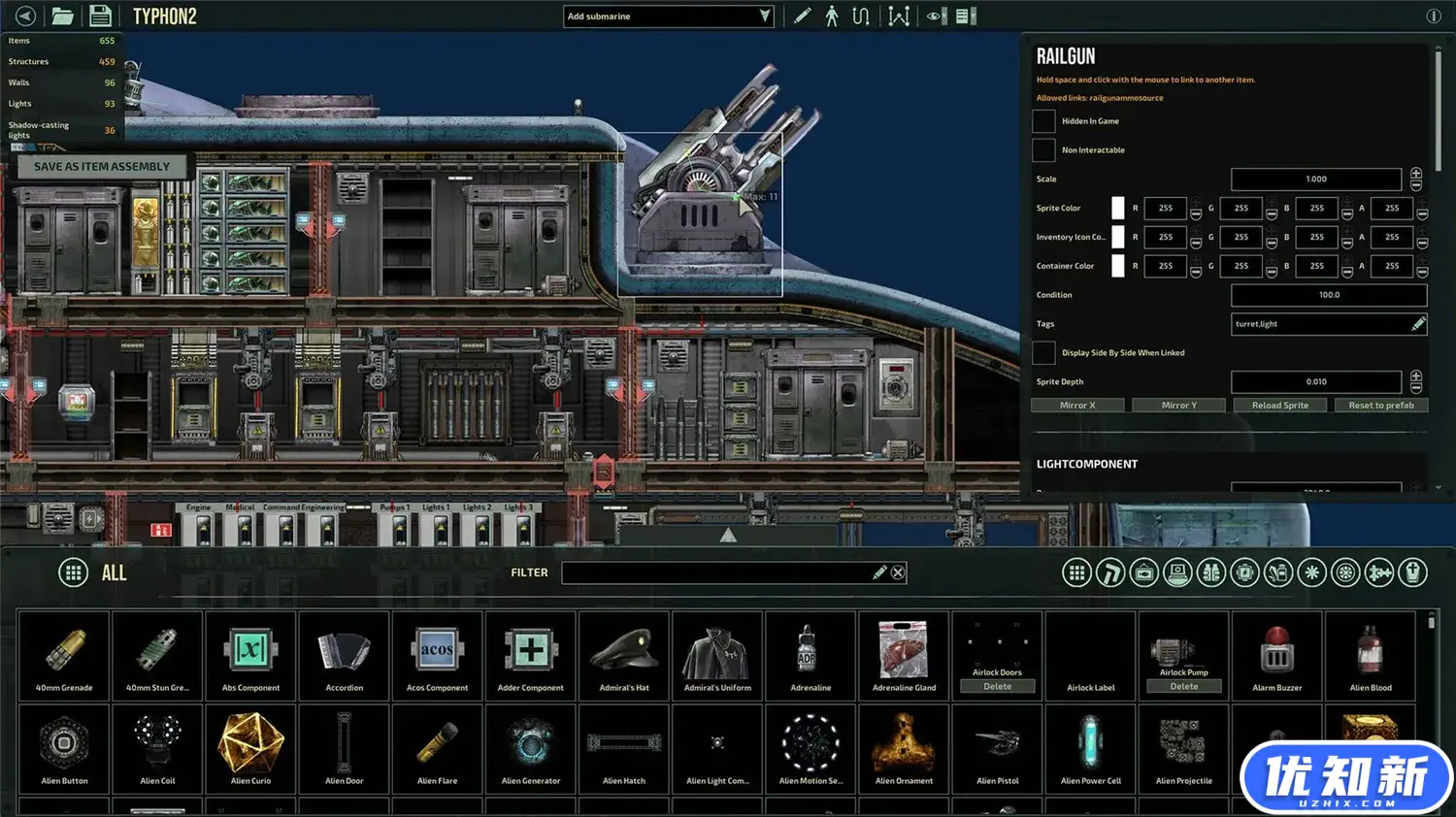Toggle the Hidden In Game checkbox

(1043, 121)
